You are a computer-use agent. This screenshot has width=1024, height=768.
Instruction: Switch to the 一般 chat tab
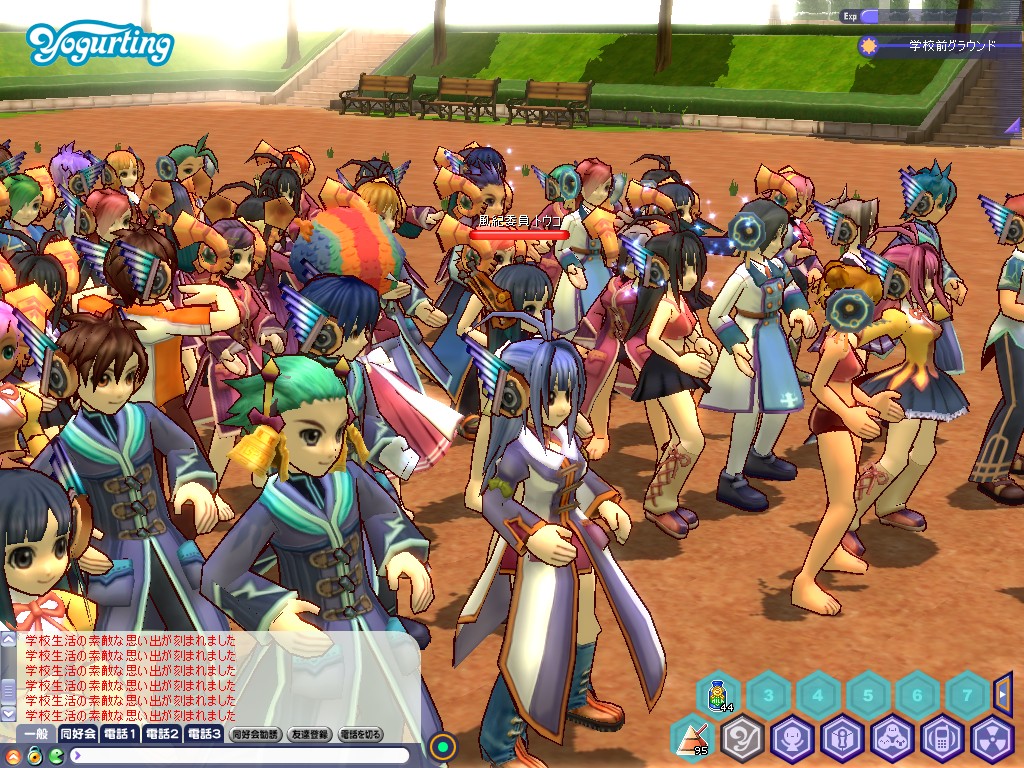tap(35, 734)
